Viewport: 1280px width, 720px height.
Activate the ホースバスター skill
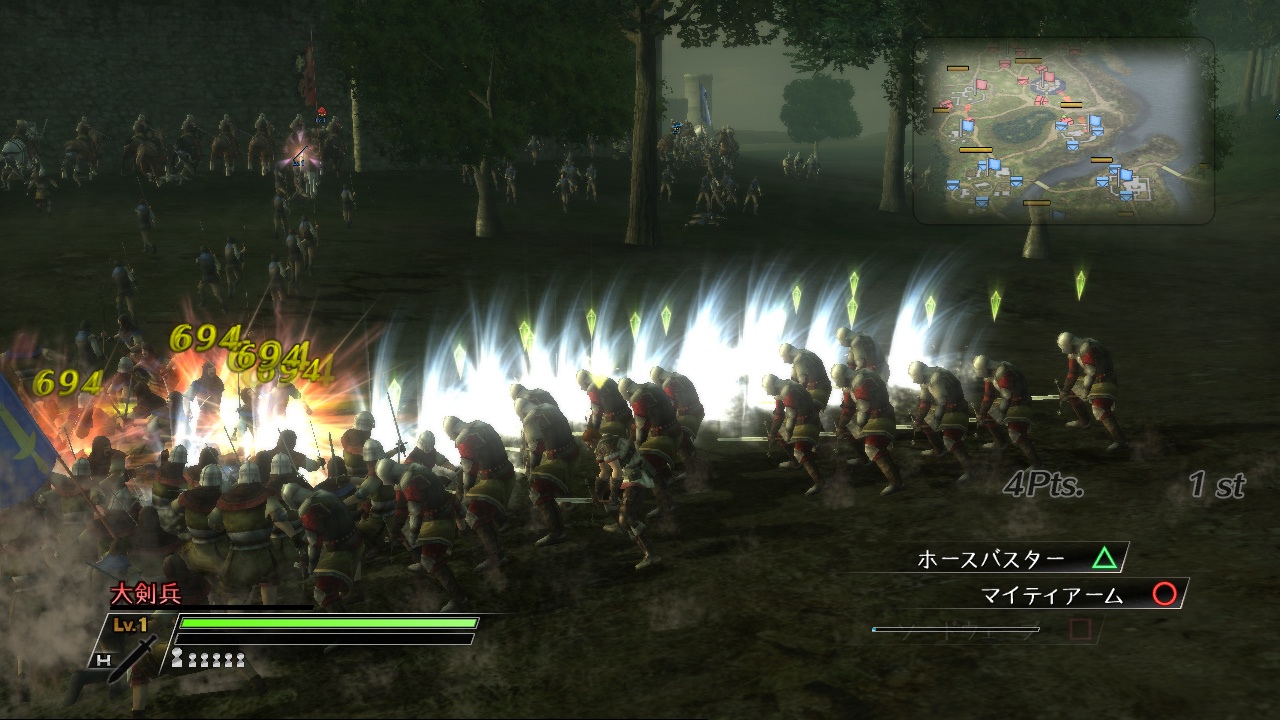coord(990,559)
